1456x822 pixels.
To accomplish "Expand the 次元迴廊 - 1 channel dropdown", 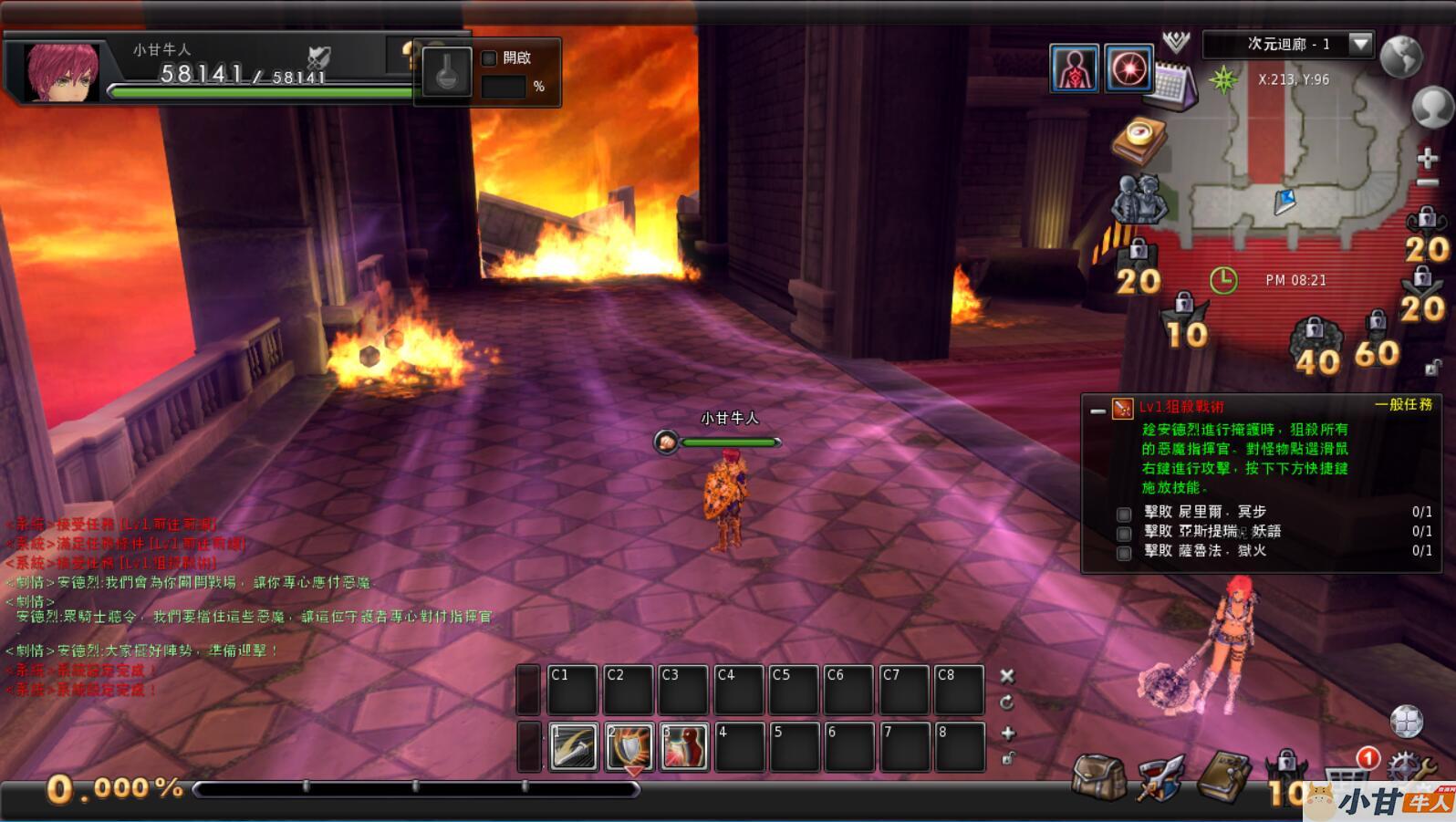I will point(1360,44).
